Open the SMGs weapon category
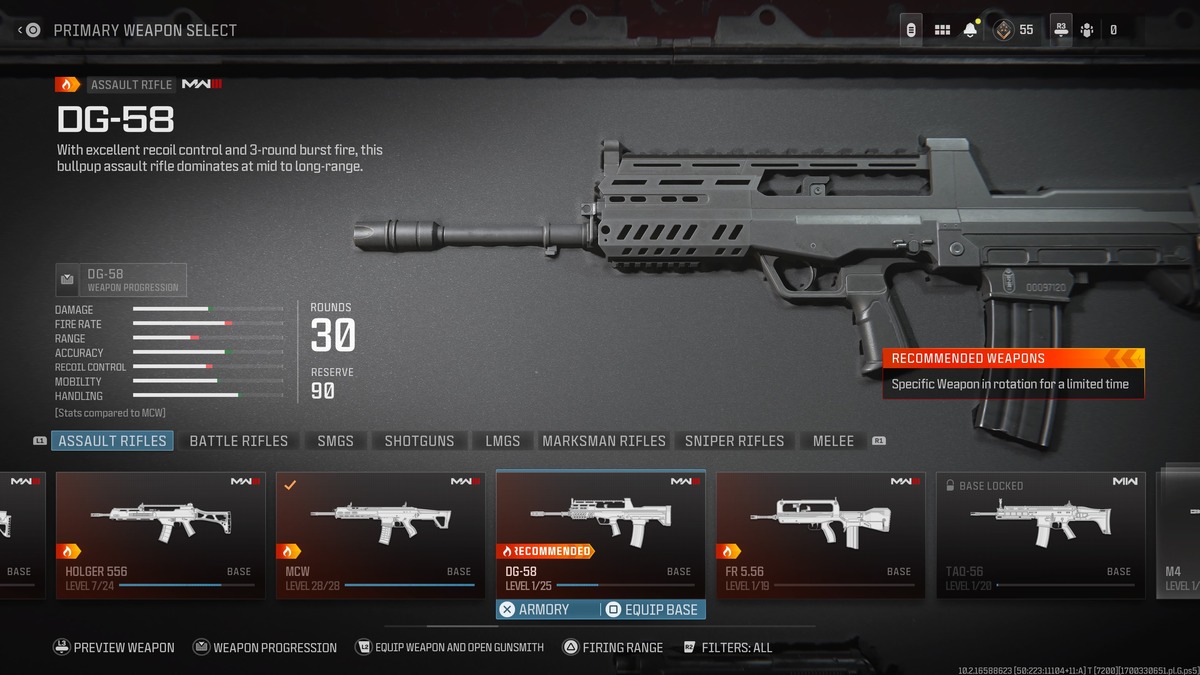Viewport: 1200px width, 675px height. click(335, 441)
